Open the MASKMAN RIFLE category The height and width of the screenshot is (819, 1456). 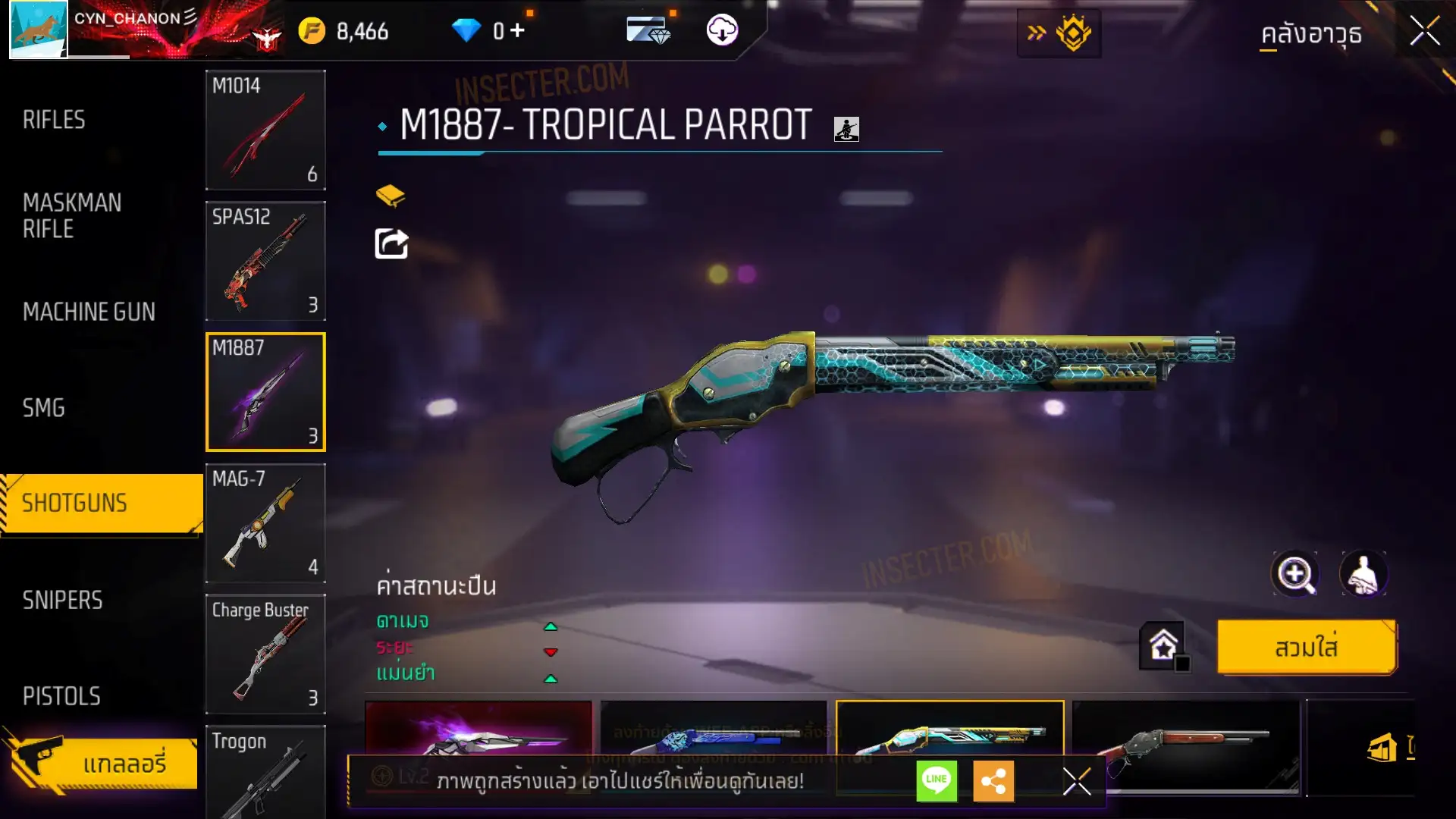tap(72, 216)
